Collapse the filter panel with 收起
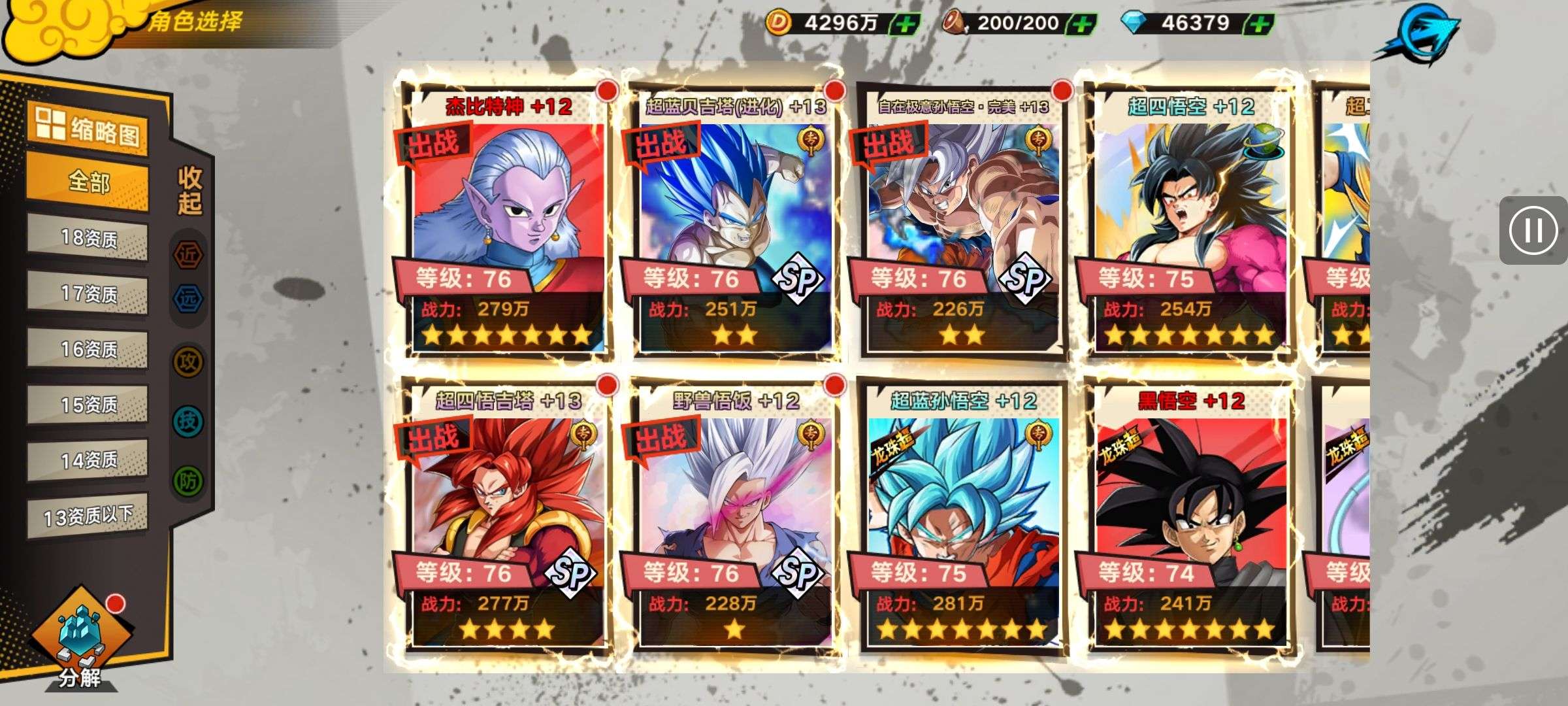 pos(189,191)
